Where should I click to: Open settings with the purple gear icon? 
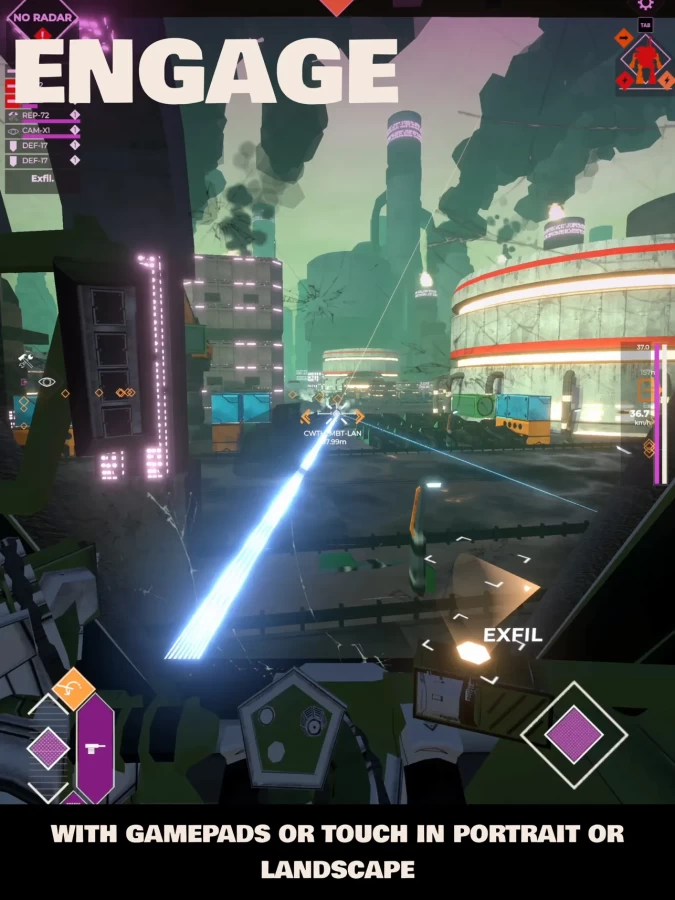click(646, 4)
